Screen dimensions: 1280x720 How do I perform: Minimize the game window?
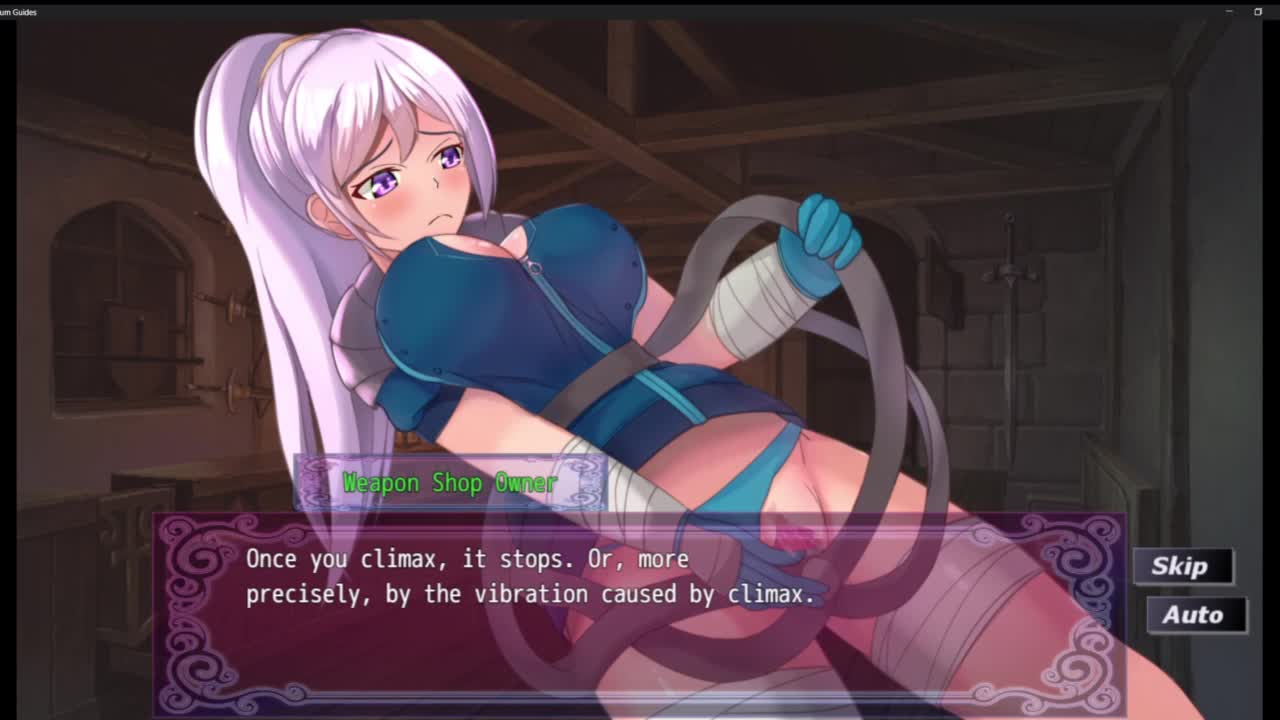[x=1229, y=12]
